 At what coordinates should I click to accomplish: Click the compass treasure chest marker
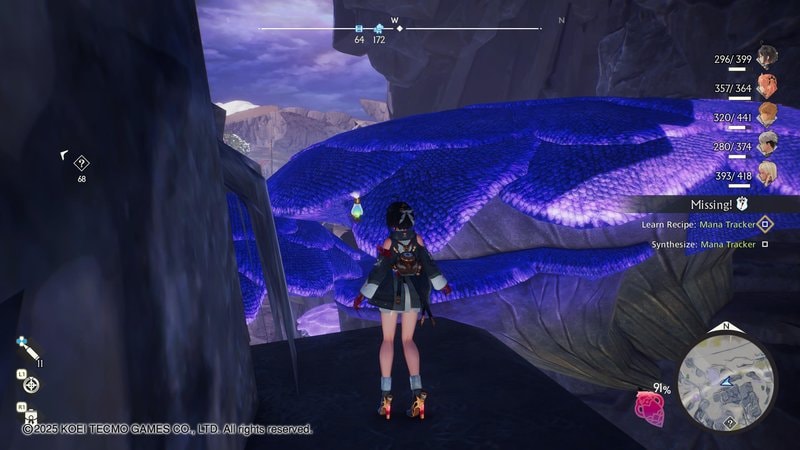(359, 29)
